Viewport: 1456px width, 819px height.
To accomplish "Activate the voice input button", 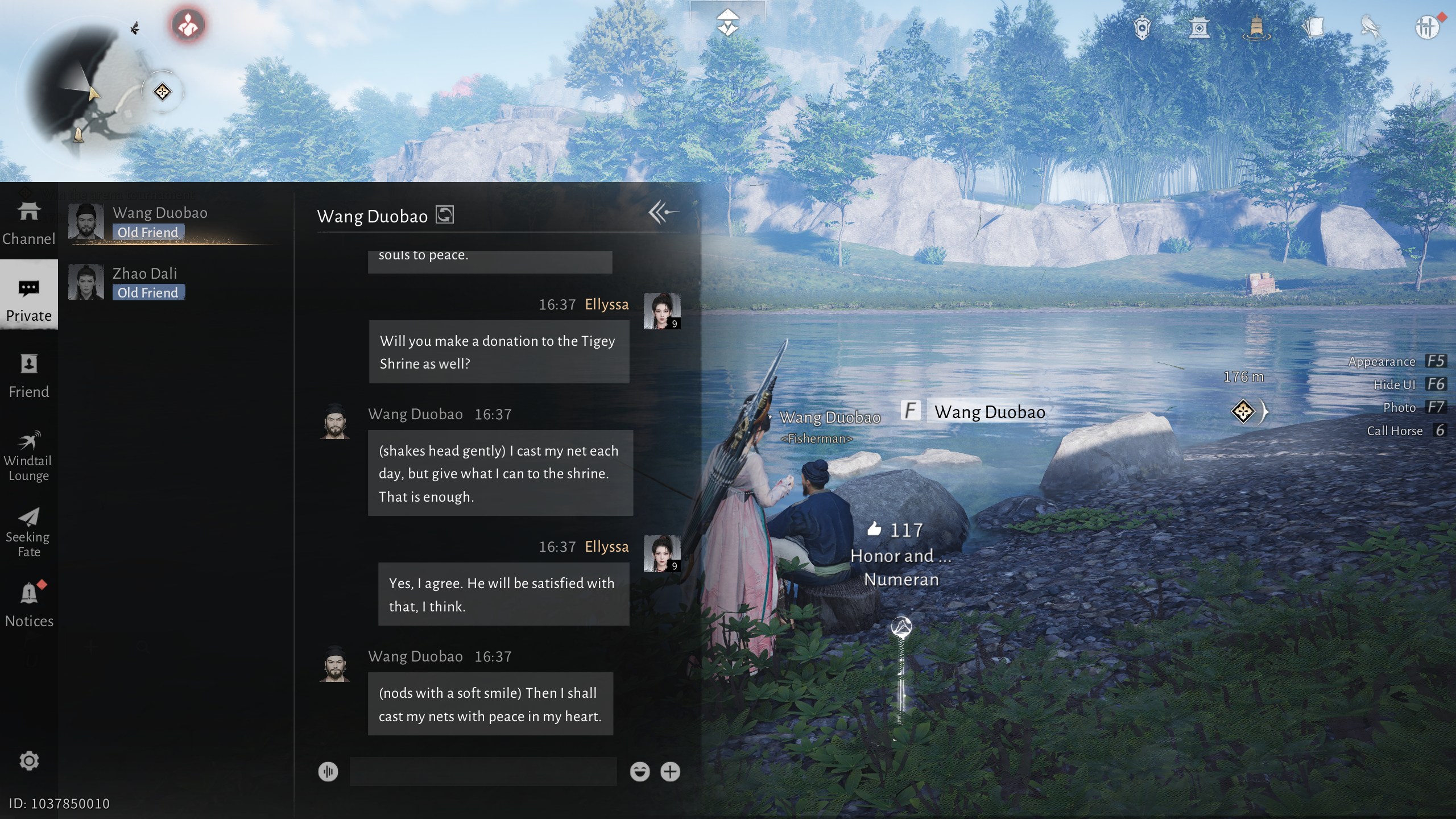I will coord(328,772).
